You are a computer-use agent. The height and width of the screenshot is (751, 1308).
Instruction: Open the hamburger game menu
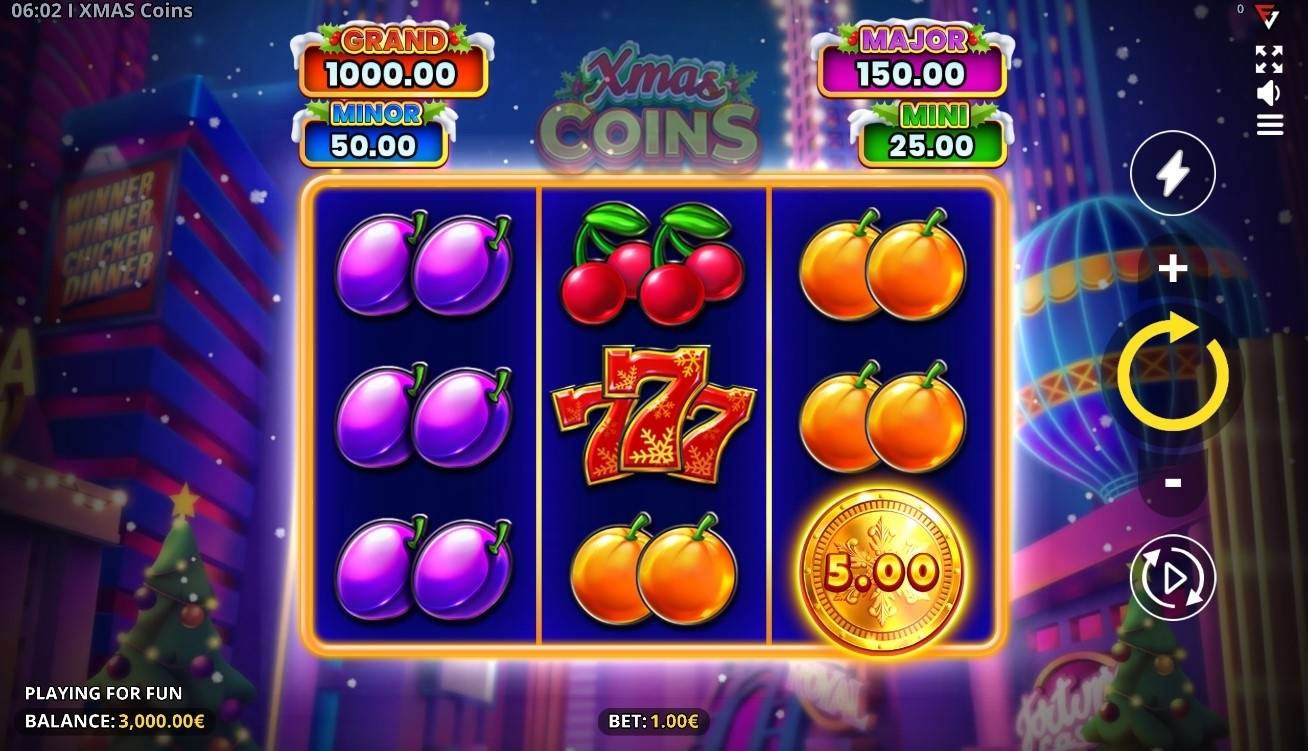click(x=1269, y=125)
